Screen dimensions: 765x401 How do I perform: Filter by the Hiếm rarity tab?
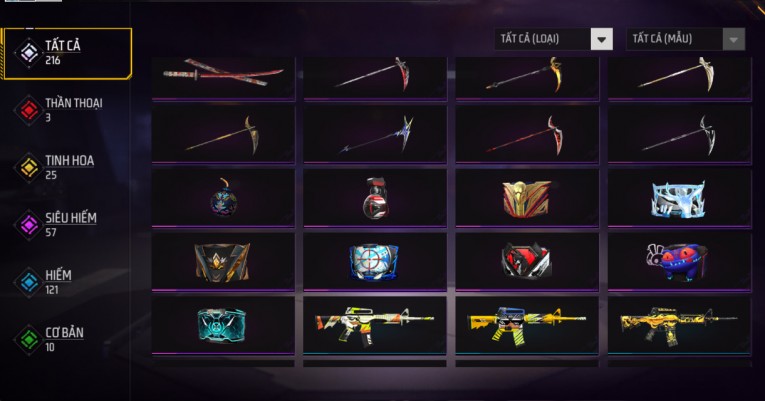tap(58, 281)
